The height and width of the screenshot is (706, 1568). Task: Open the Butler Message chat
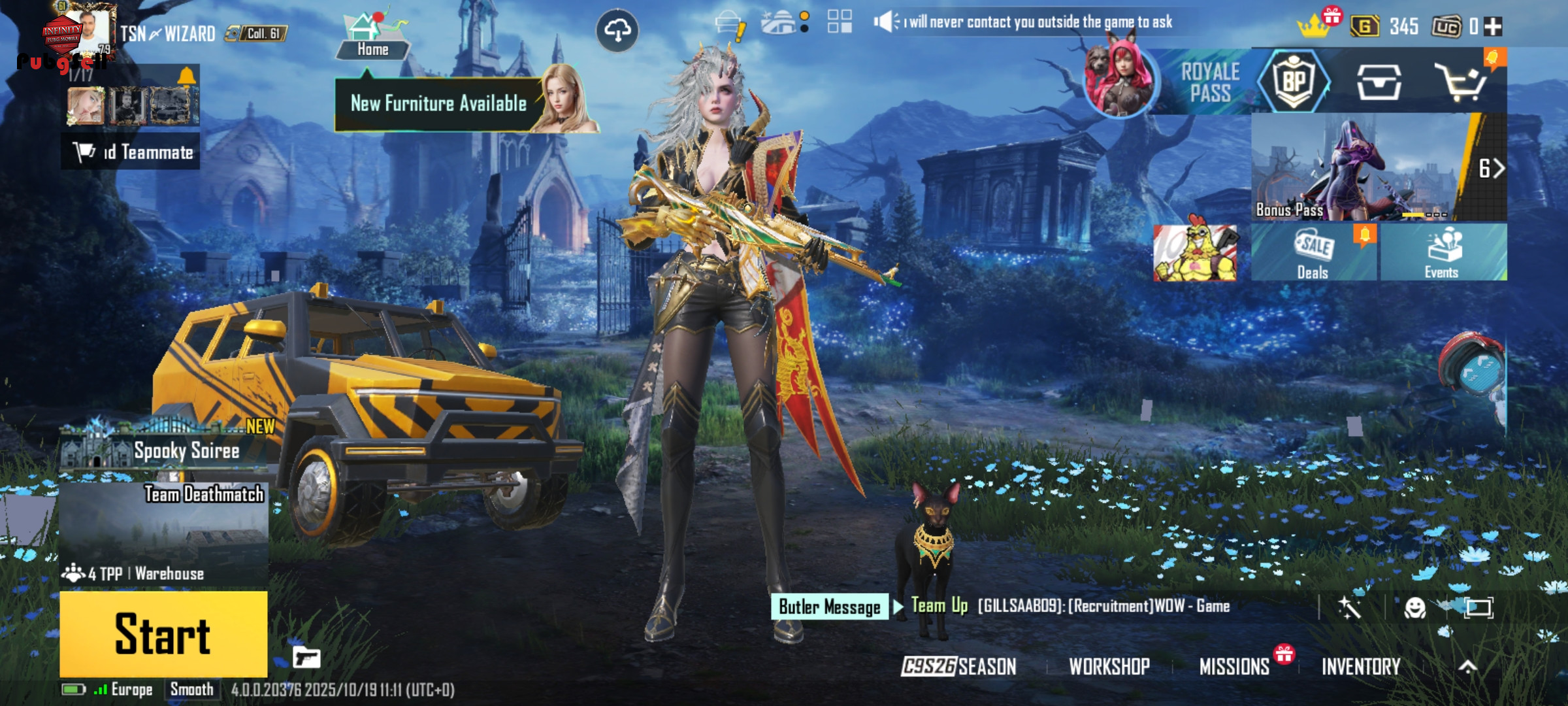(x=829, y=607)
